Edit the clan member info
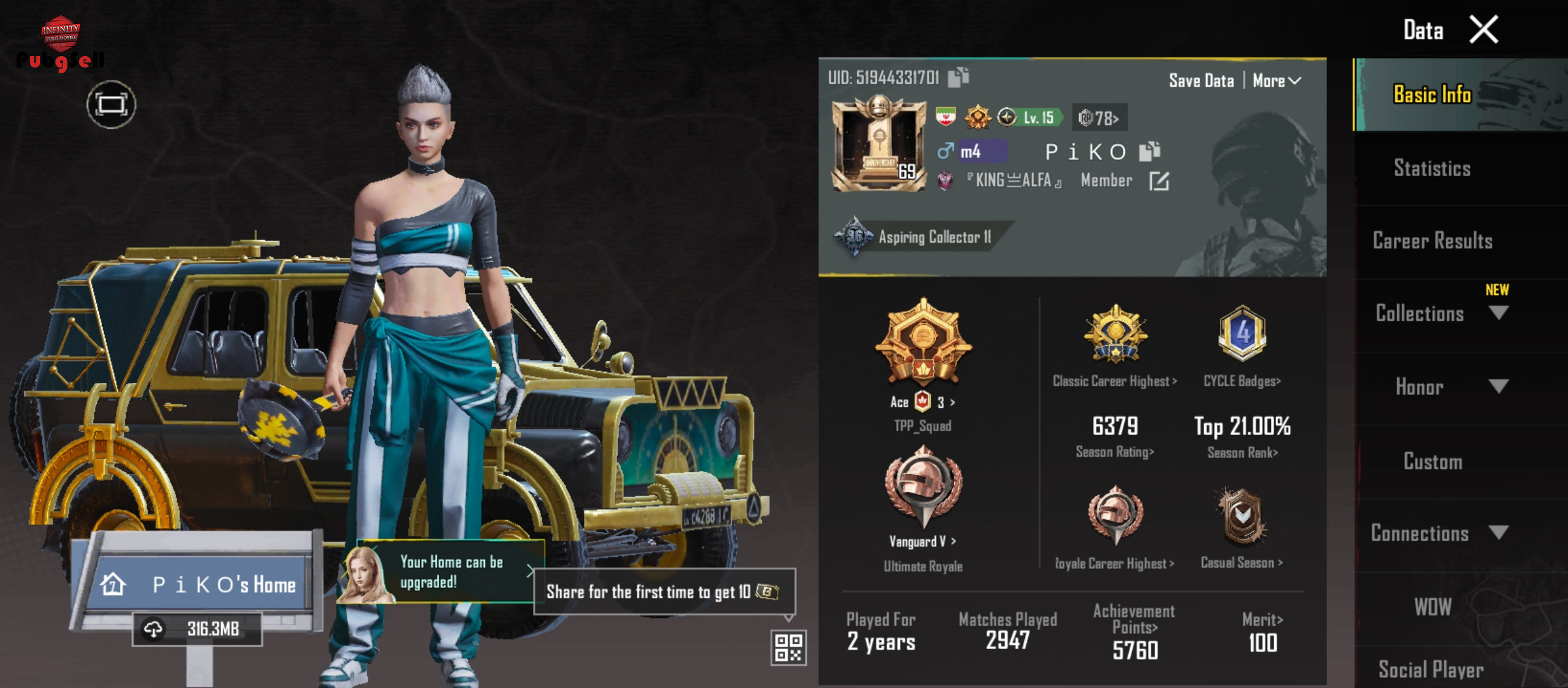 pyautogui.click(x=1159, y=182)
